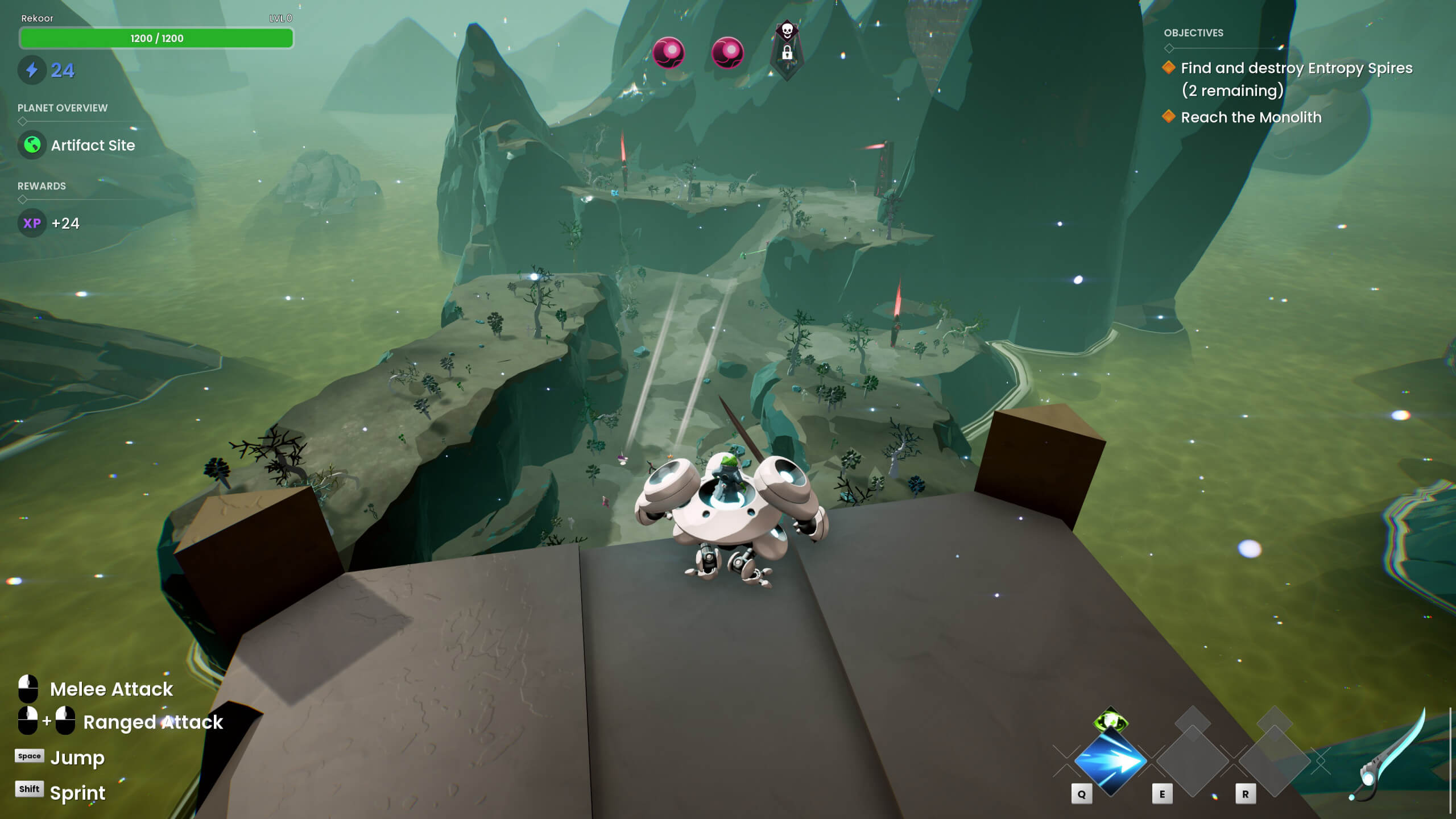
Task: Select the Reach the Monolith objective
Action: click(x=1251, y=117)
